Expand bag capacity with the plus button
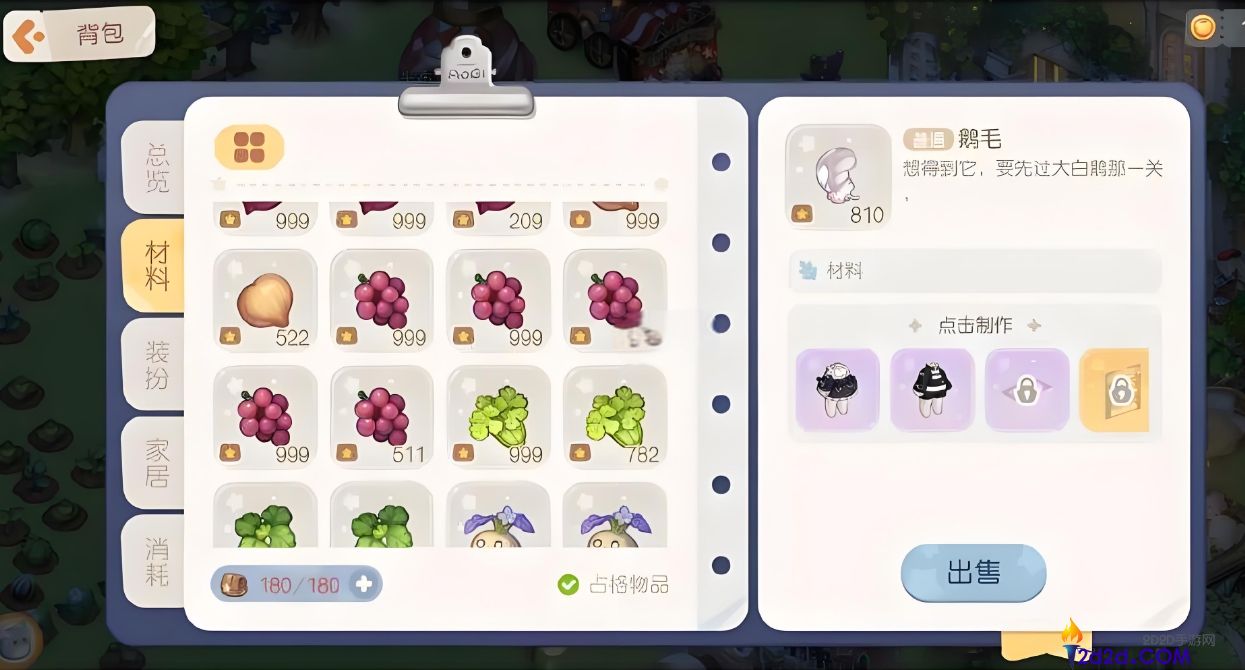Image resolution: width=1245 pixels, height=670 pixels. pyautogui.click(x=364, y=584)
